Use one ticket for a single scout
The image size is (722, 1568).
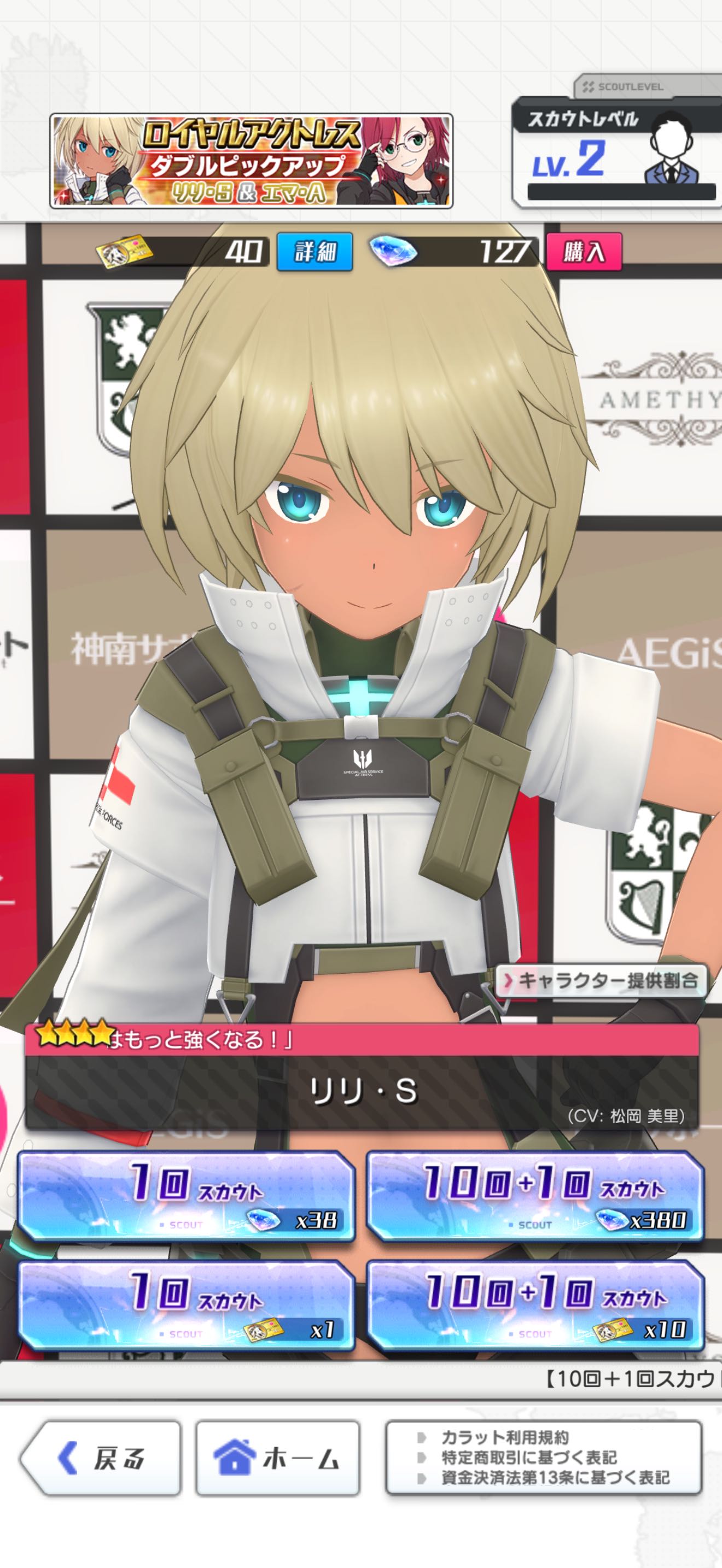[x=187, y=1306]
